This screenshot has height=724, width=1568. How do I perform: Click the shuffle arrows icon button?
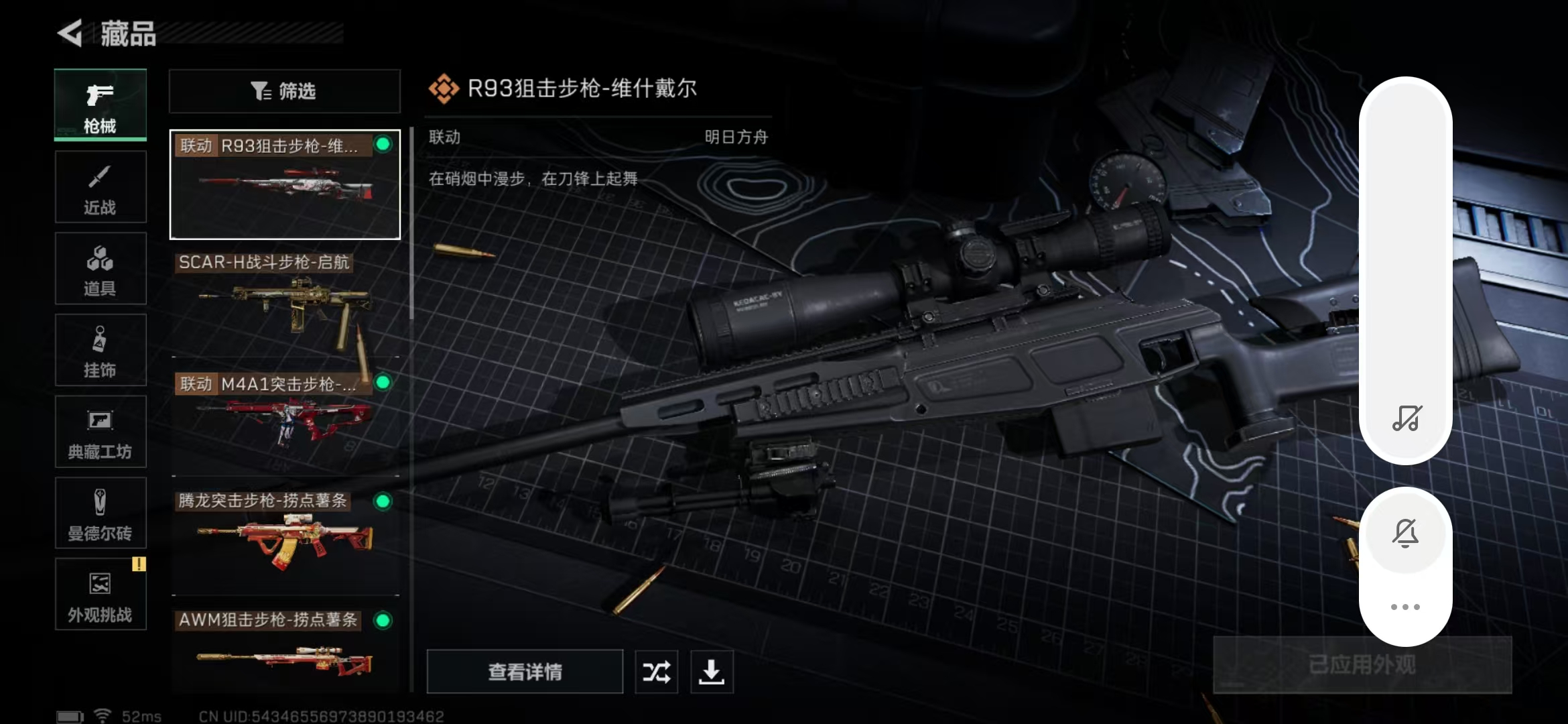pos(656,671)
